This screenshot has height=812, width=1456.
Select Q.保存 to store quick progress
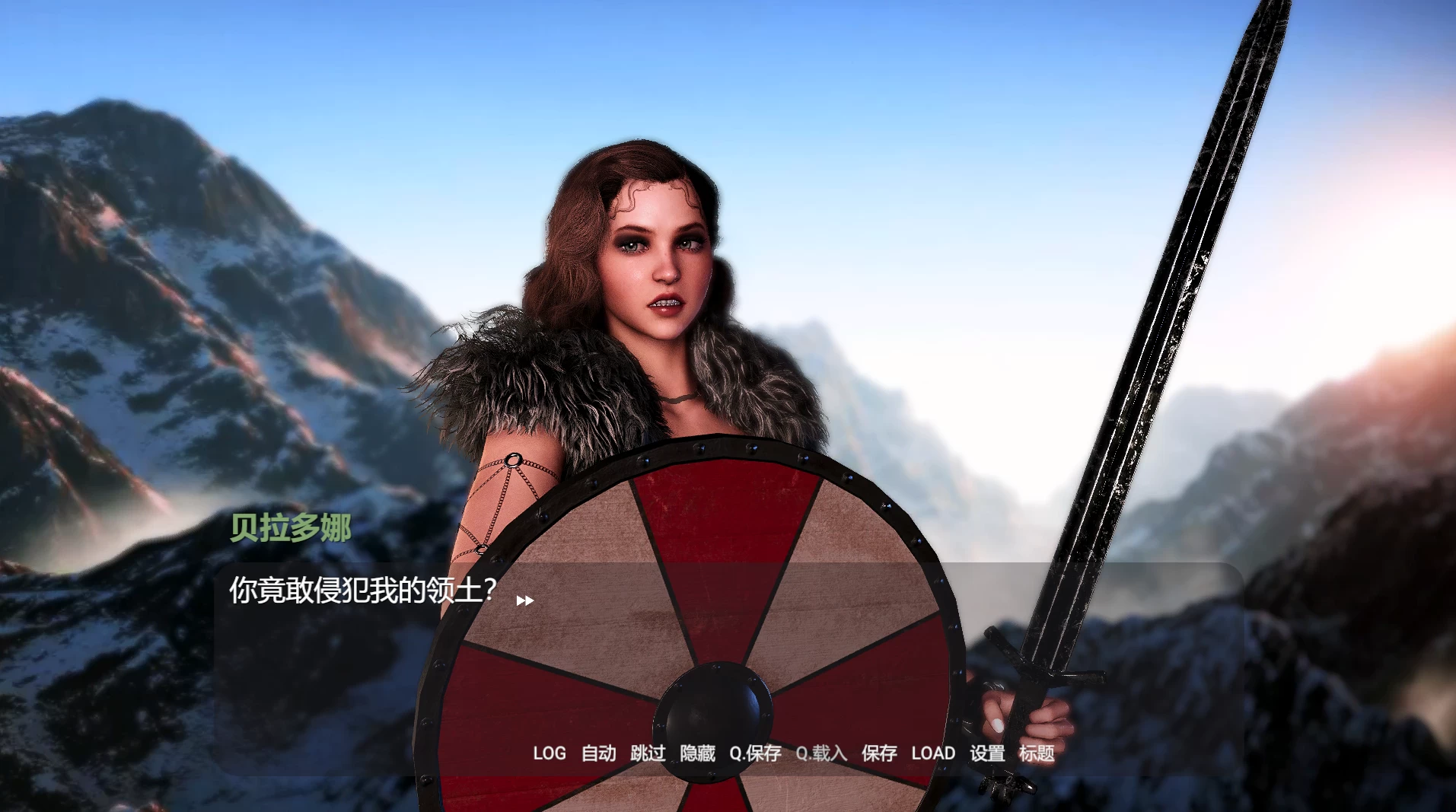point(757,753)
